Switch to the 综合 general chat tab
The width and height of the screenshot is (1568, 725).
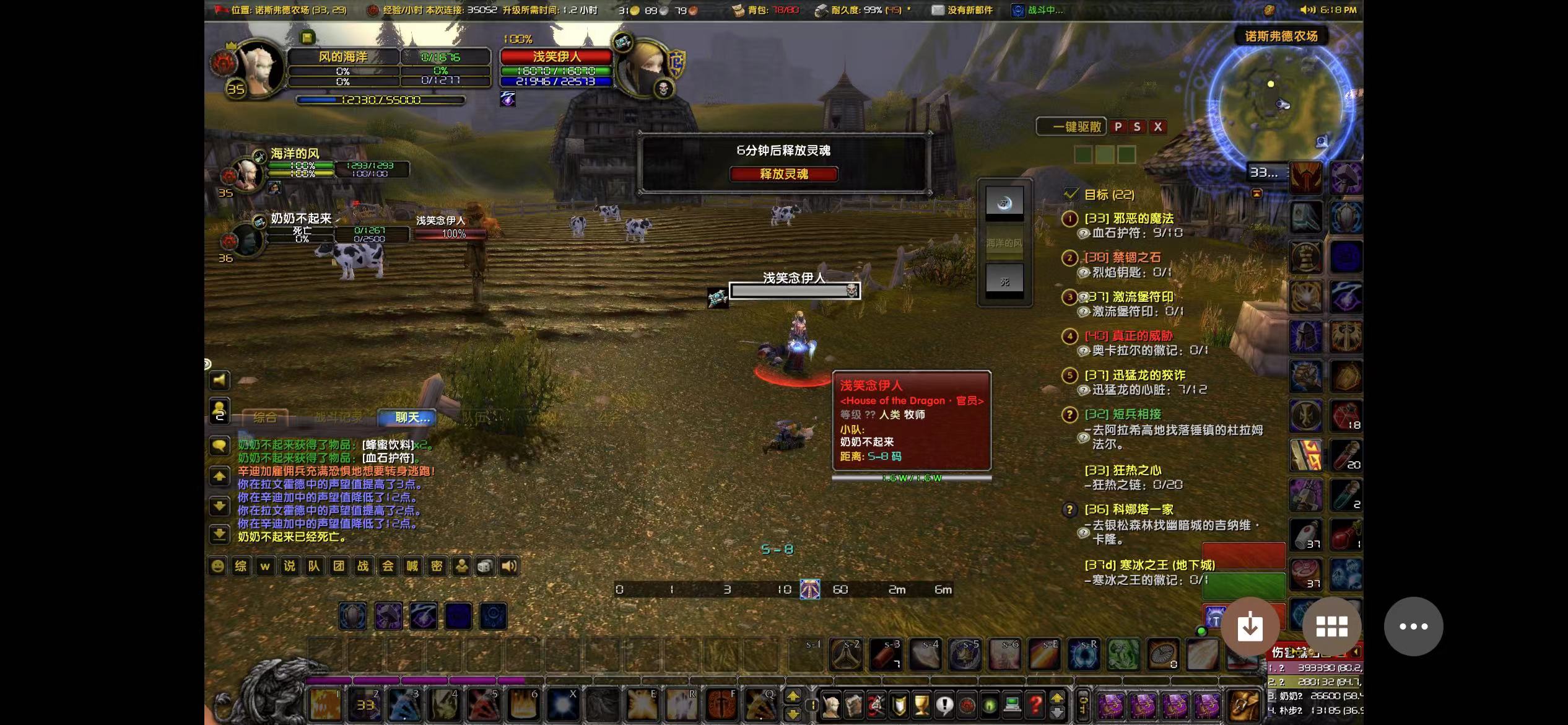click(x=264, y=418)
